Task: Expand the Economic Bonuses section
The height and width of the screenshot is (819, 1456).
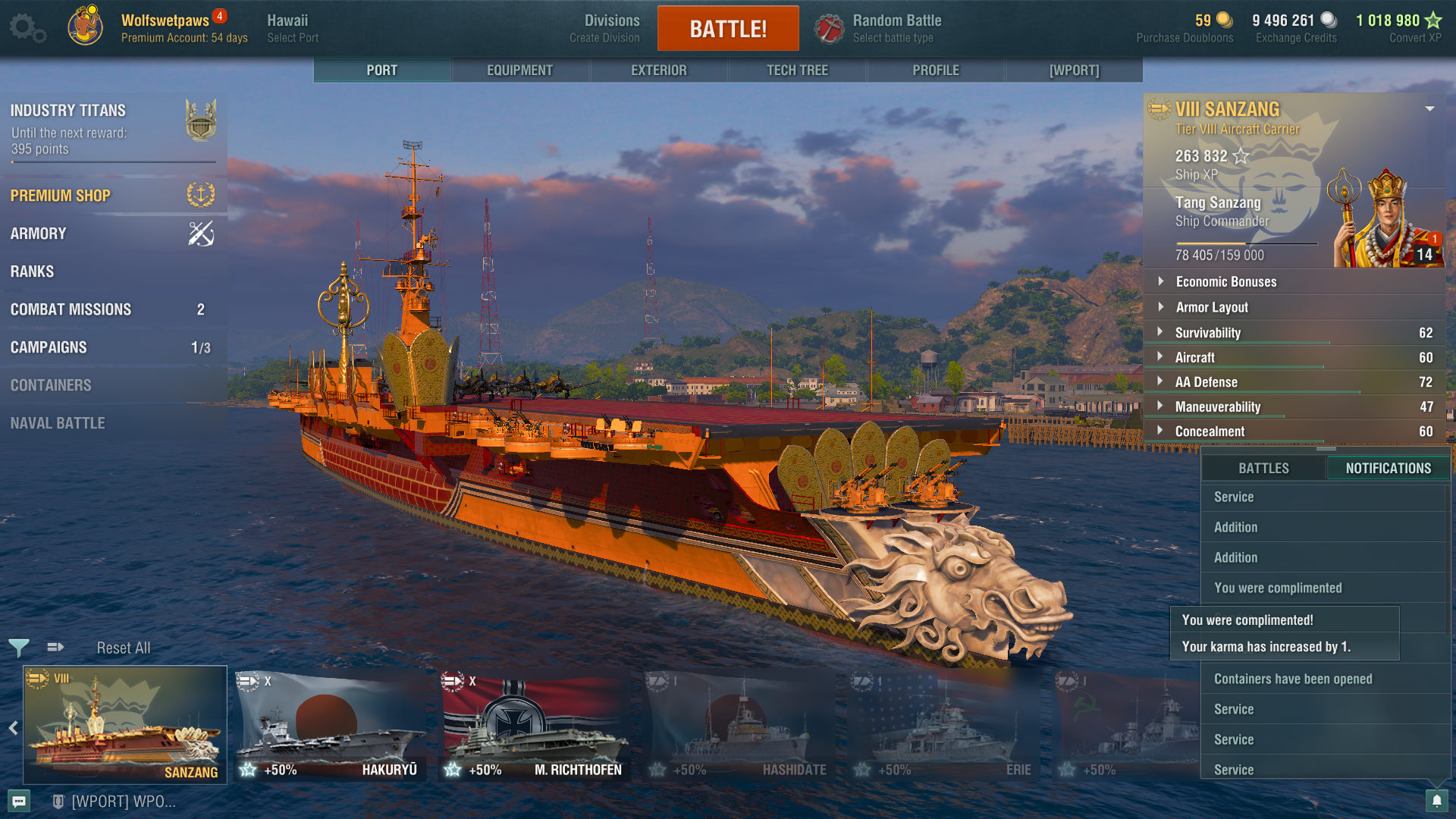Action: 1225,281
